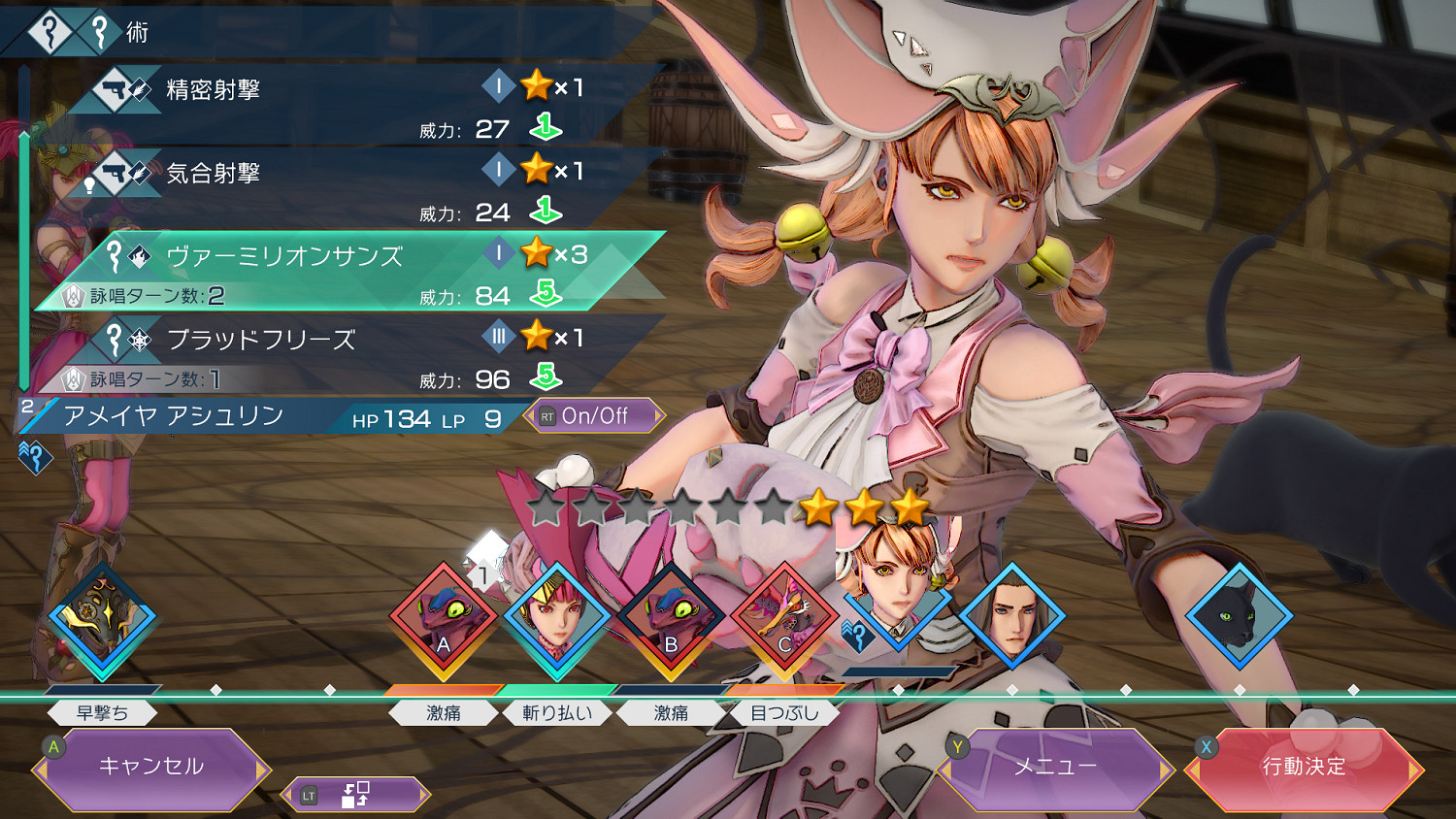This screenshot has height=819, width=1456.
Task: Open the メニュー button
Action: point(1055,768)
